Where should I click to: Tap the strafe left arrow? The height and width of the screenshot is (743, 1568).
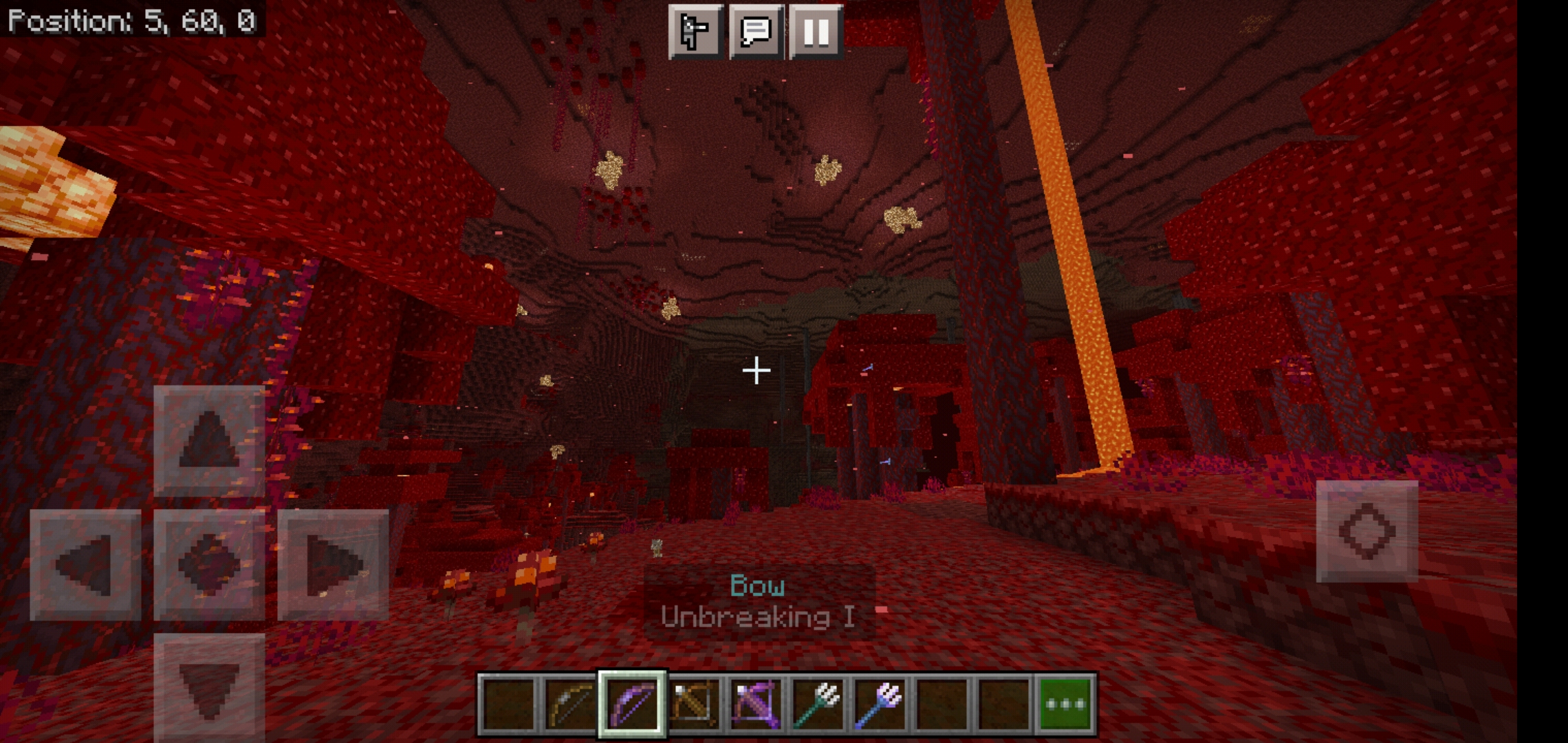click(x=85, y=565)
